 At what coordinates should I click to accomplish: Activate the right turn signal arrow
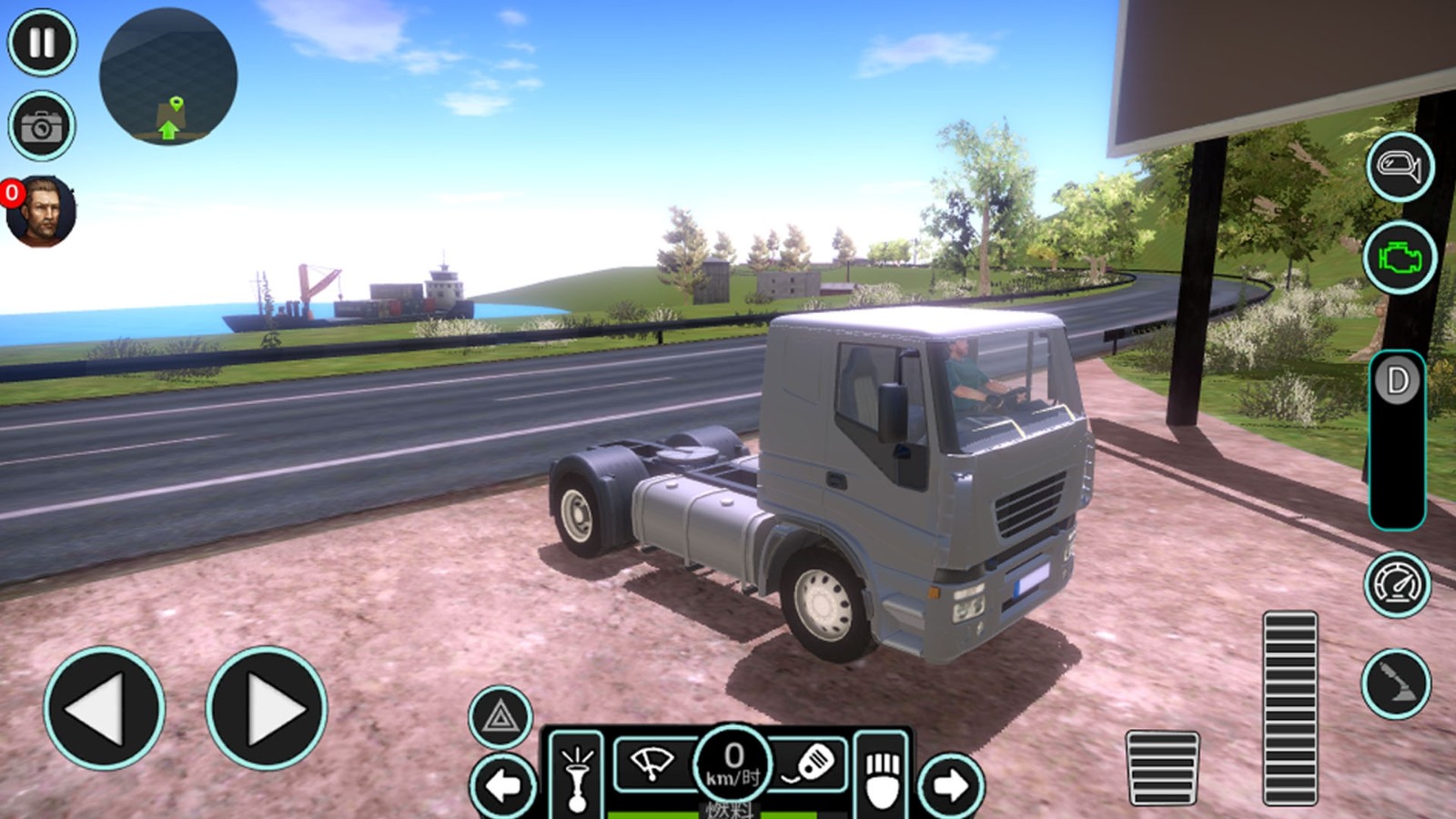click(x=951, y=784)
